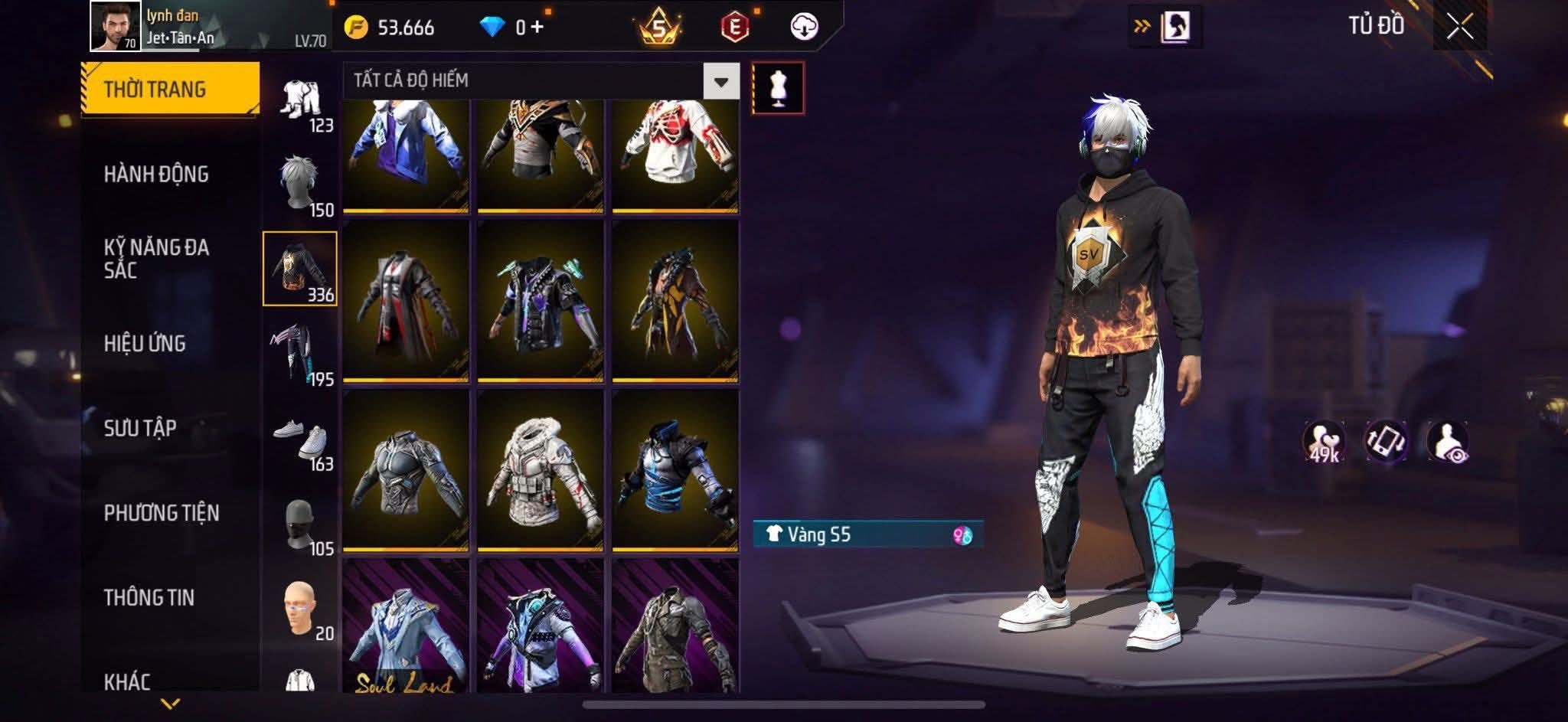Open the player profile avatar
Screen dimensions: 1568x722
click(x=115, y=26)
